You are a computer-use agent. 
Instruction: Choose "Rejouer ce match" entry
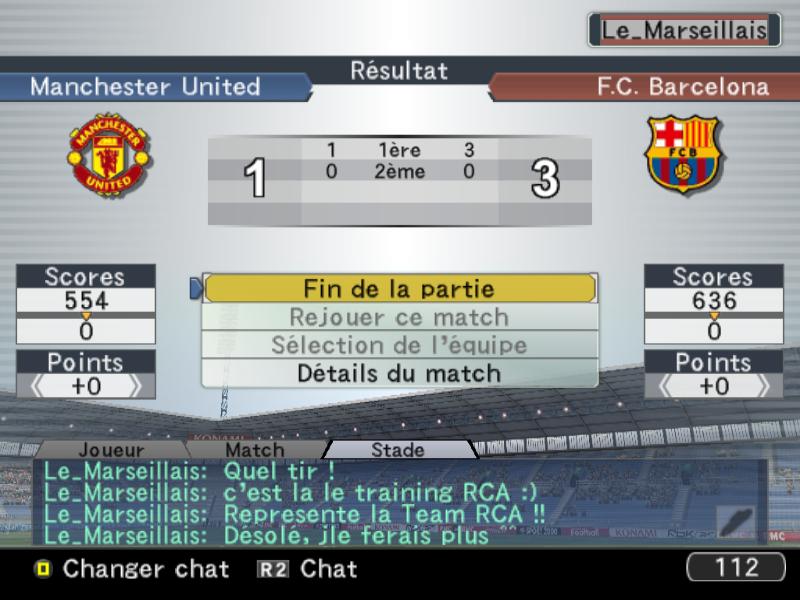pos(399,317)
